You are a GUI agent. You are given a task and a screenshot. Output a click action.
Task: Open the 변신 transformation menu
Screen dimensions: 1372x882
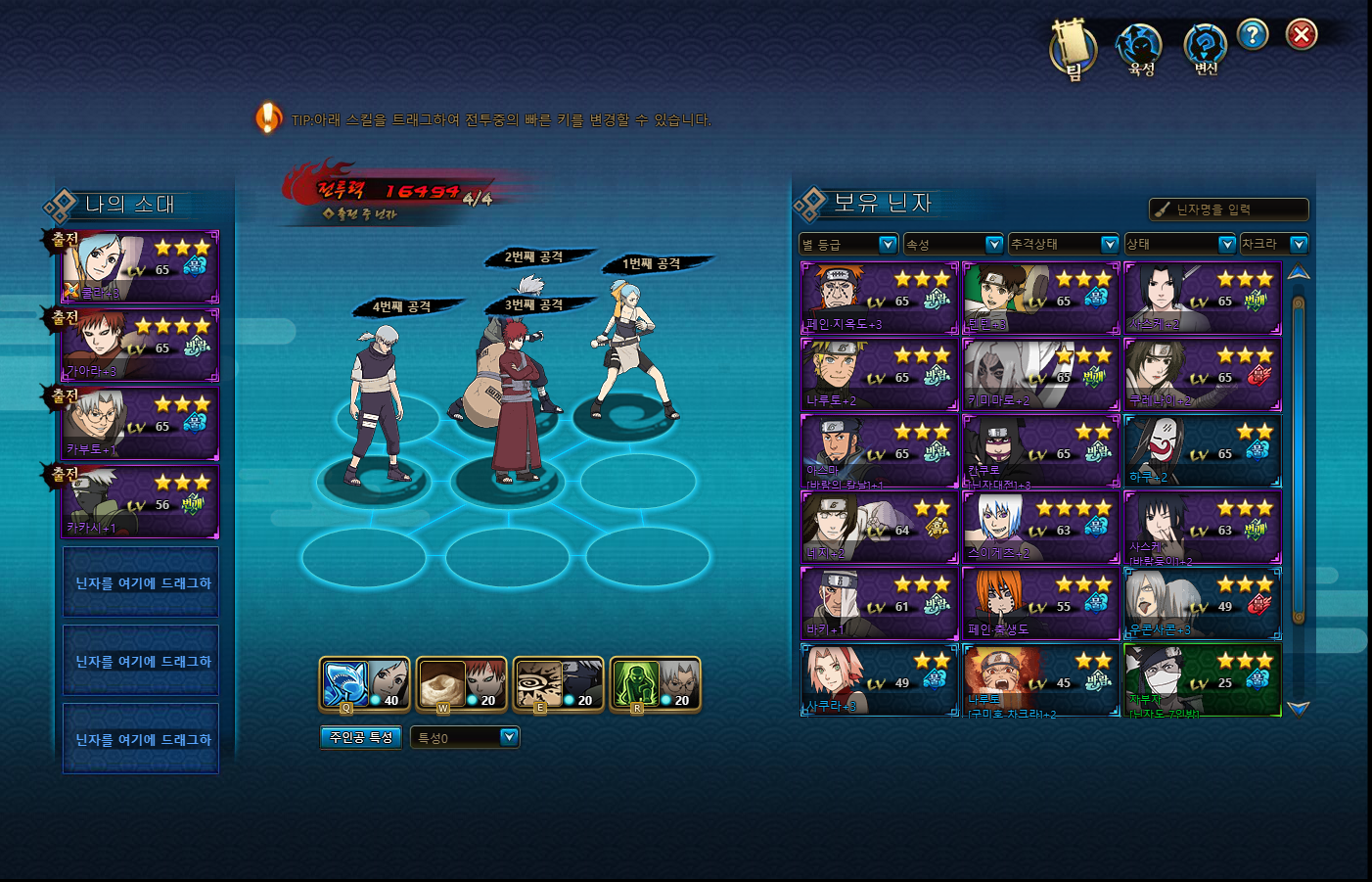(x=1205, y=49)
